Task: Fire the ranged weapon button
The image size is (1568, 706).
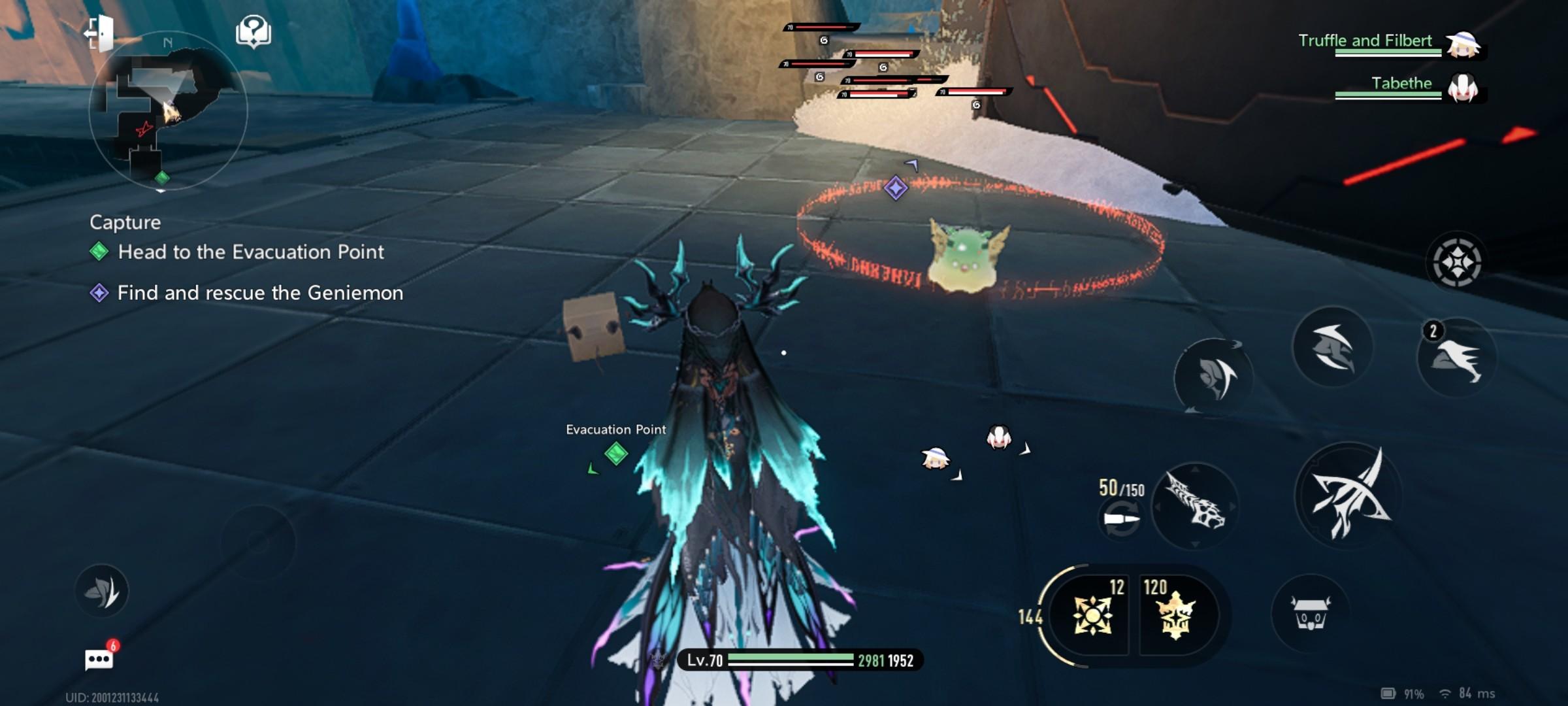Action: click(1195, 506)
